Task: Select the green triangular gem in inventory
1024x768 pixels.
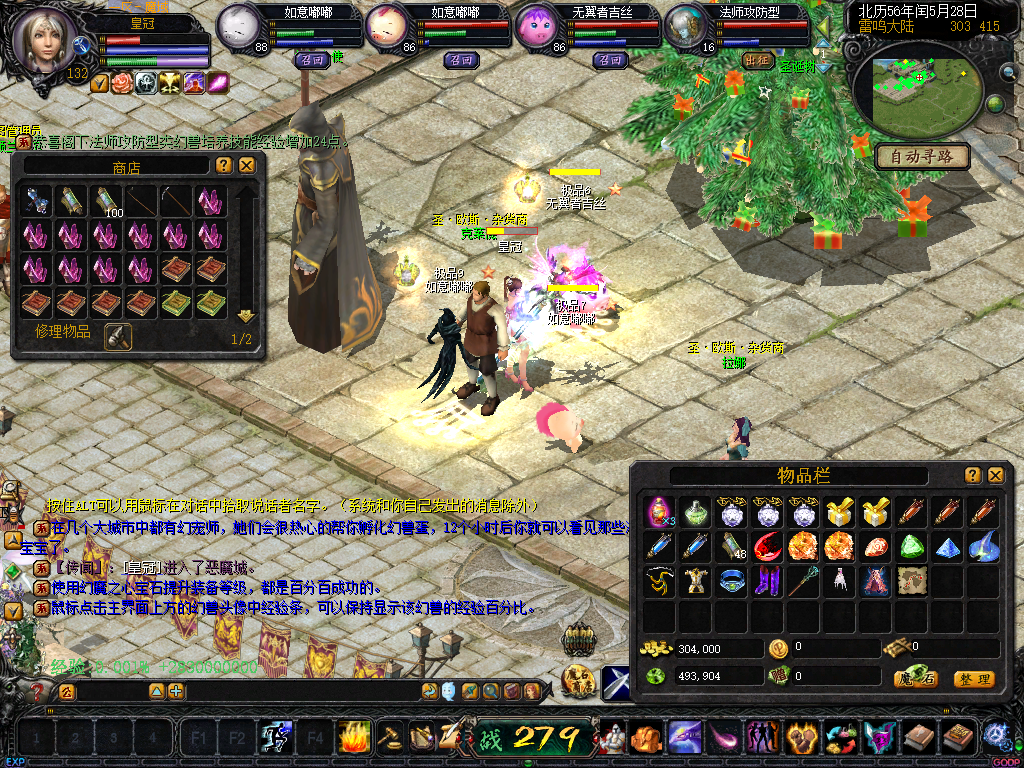Action: (911, 547)
